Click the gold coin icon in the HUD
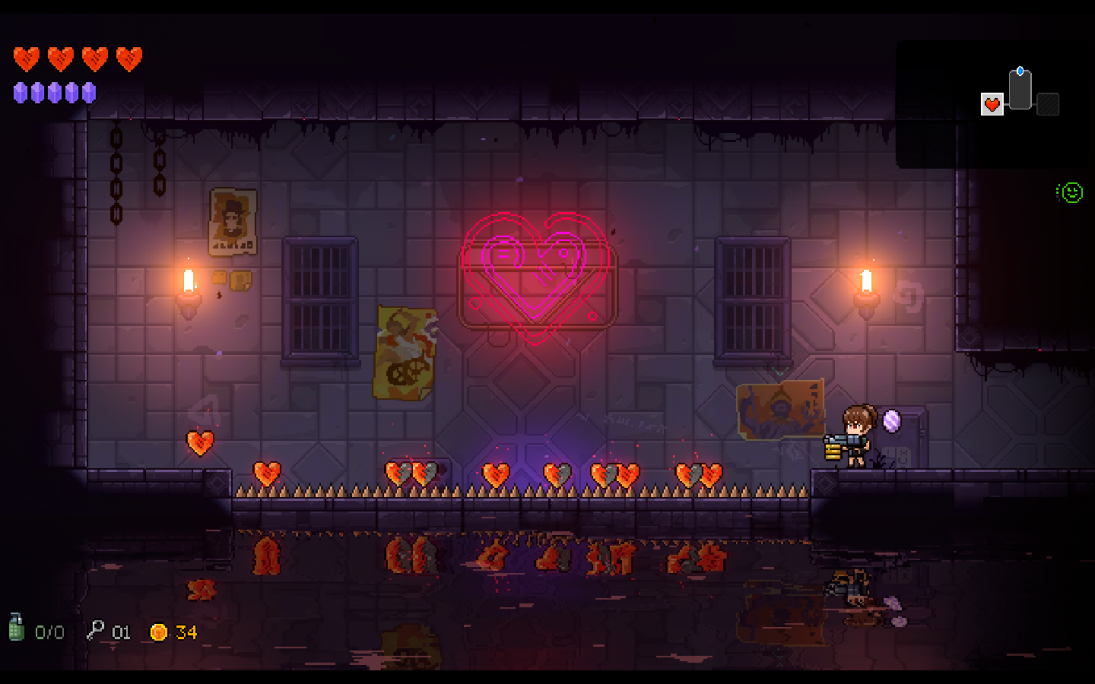The width and height of the screenshot is (1095, 684). 158,632
